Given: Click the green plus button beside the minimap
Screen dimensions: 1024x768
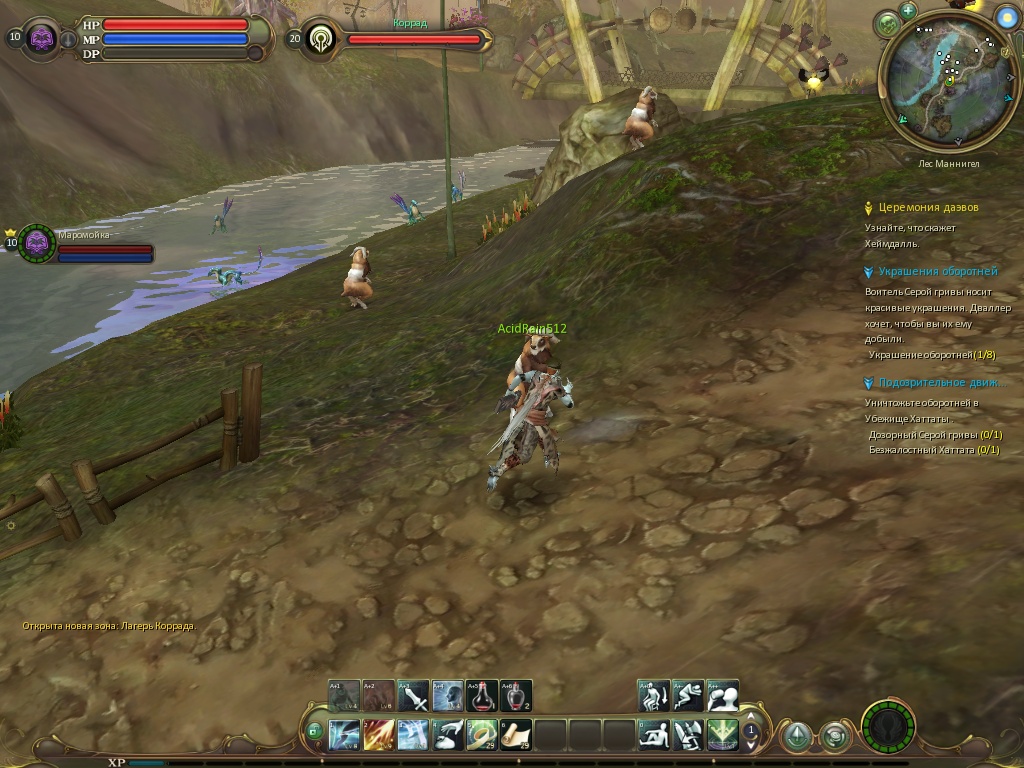Looking at the screenshot, I should tap(908, 11).
